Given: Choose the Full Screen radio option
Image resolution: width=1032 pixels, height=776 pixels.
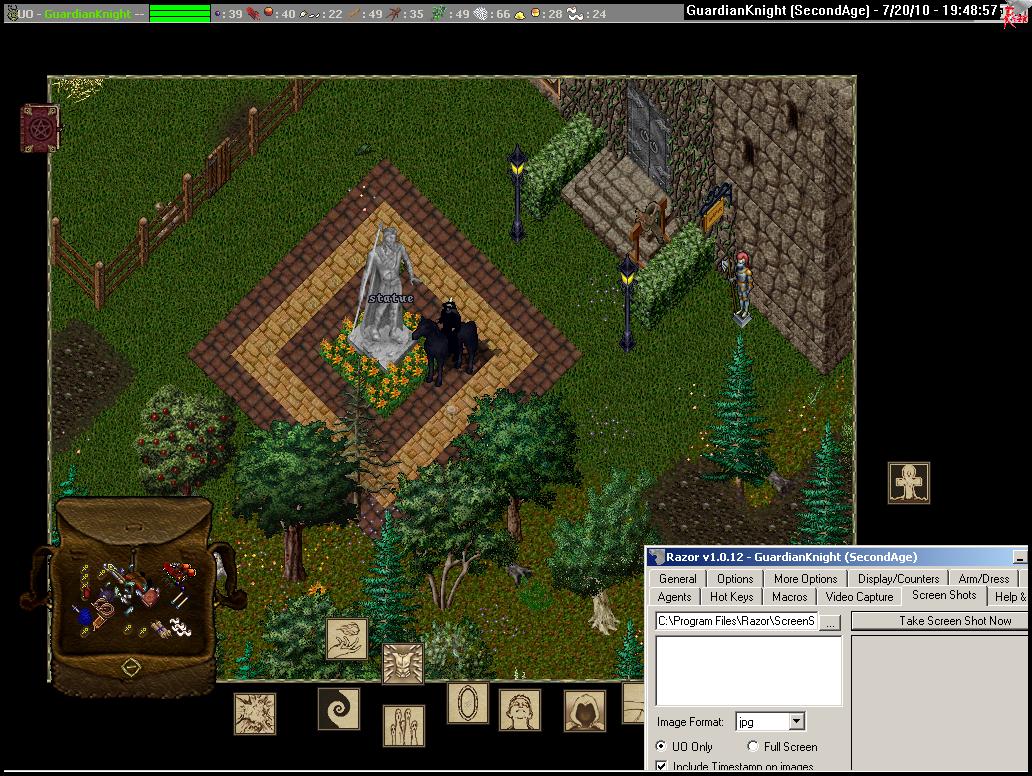Looking at the screenshot, I should pos(753,747).
